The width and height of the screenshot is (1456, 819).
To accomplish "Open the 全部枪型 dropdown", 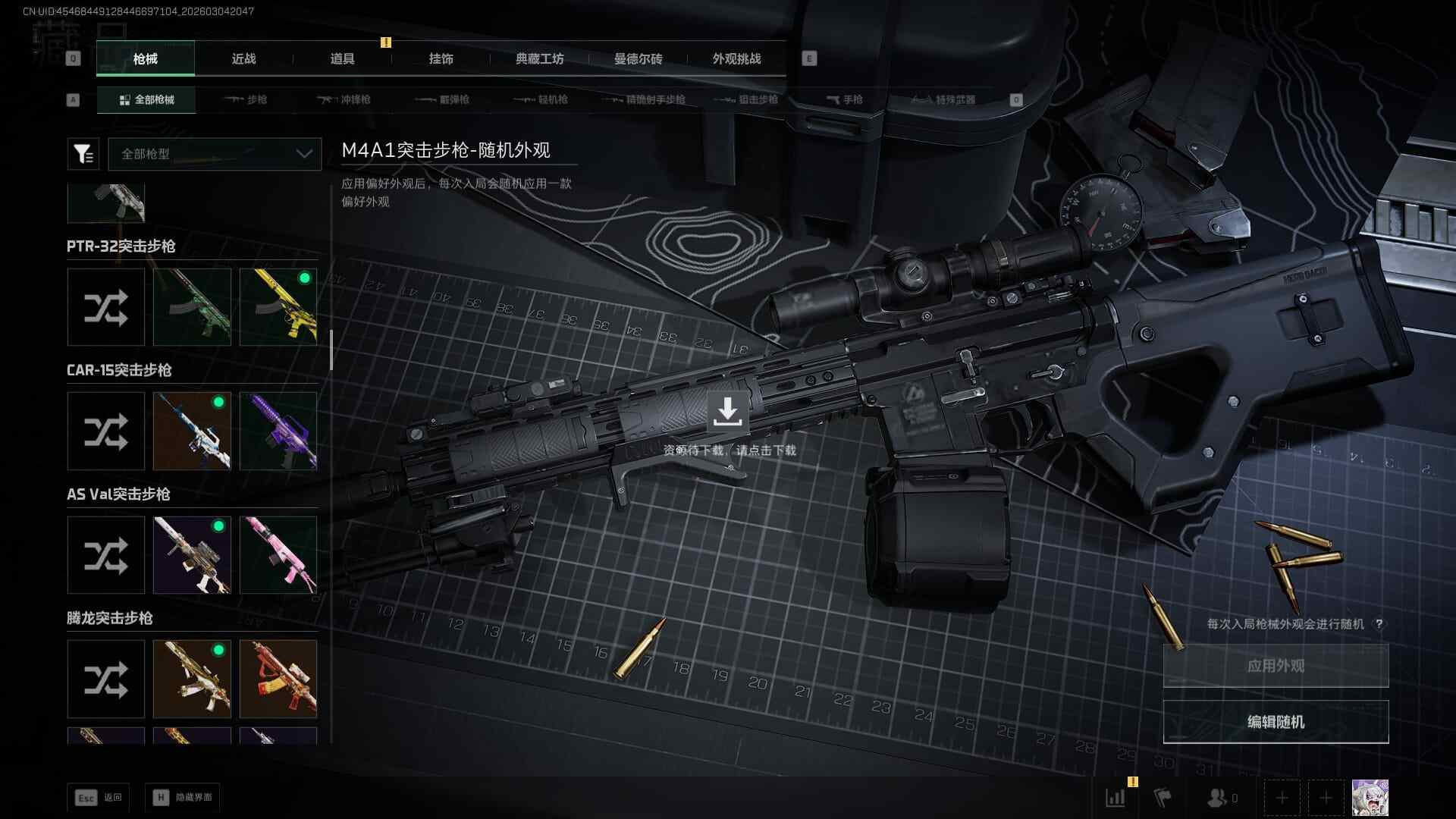I will pos(215,154).
